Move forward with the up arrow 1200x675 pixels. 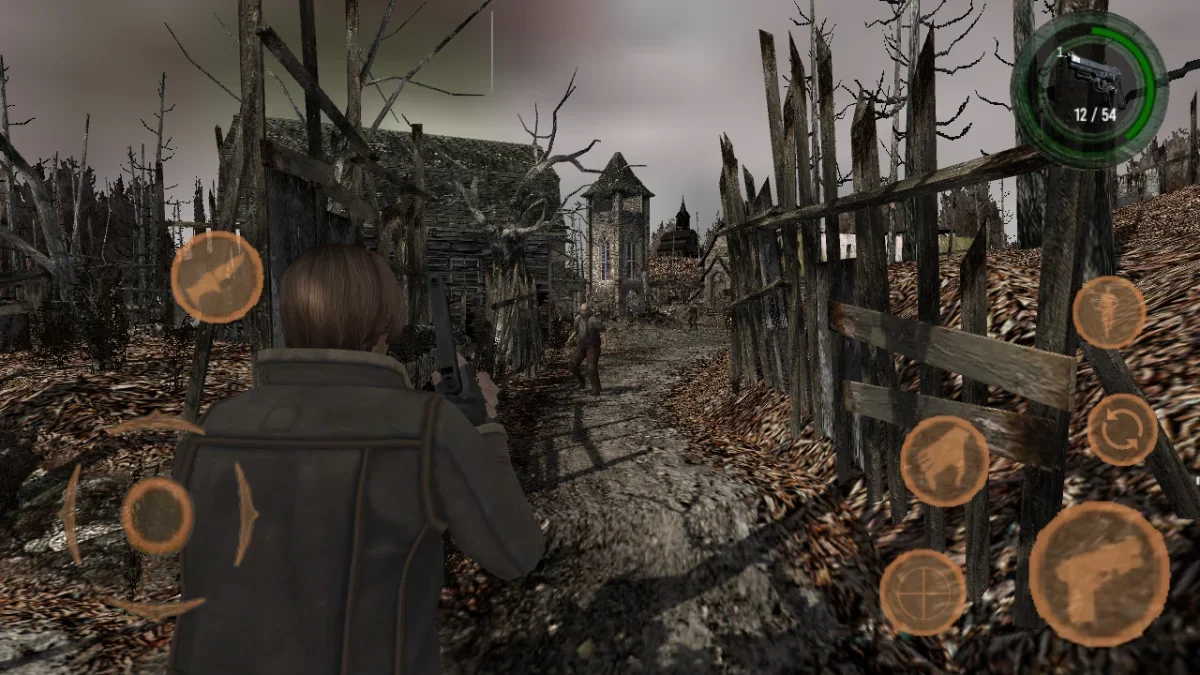click(x=155, y=426)
